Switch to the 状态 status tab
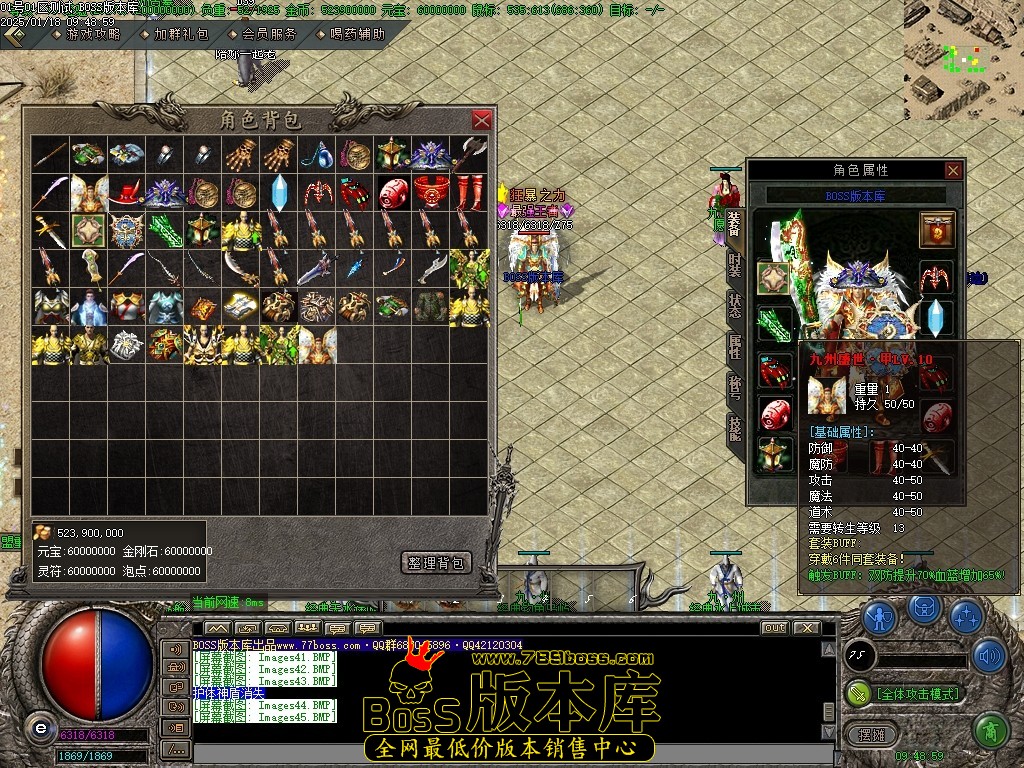1024x768 pixels. [x=735, y=306]
